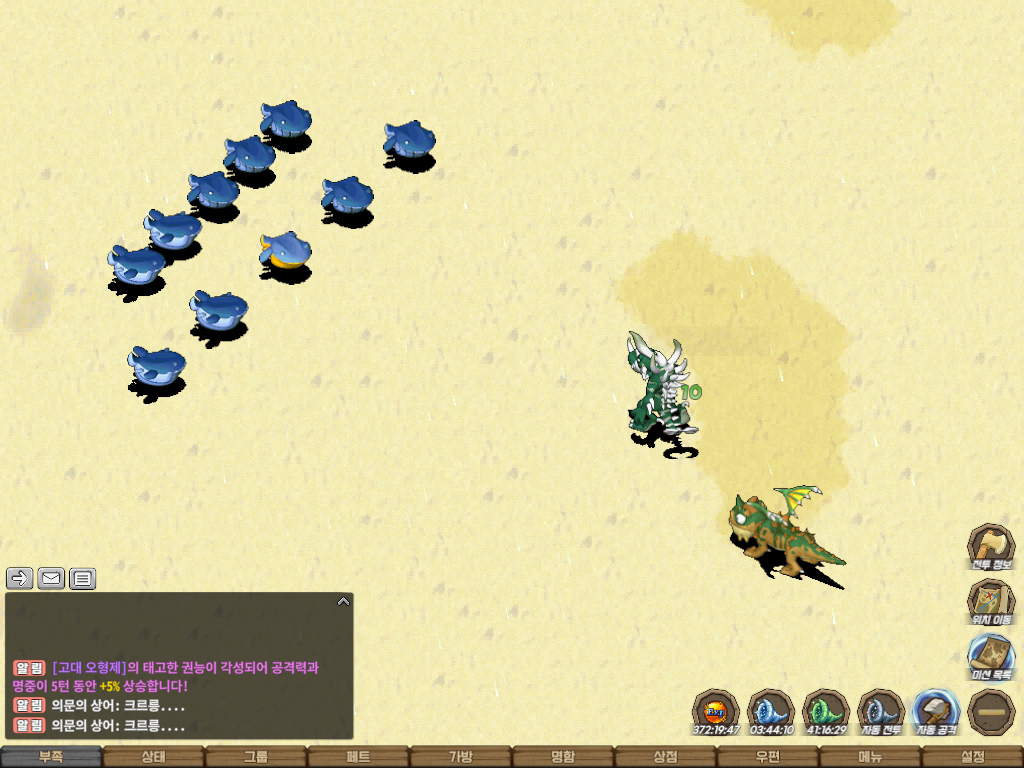Viewport: 1024px width, 768px height.
Task: Collapse the icon bar with minus button
Action: coord(991,711)
